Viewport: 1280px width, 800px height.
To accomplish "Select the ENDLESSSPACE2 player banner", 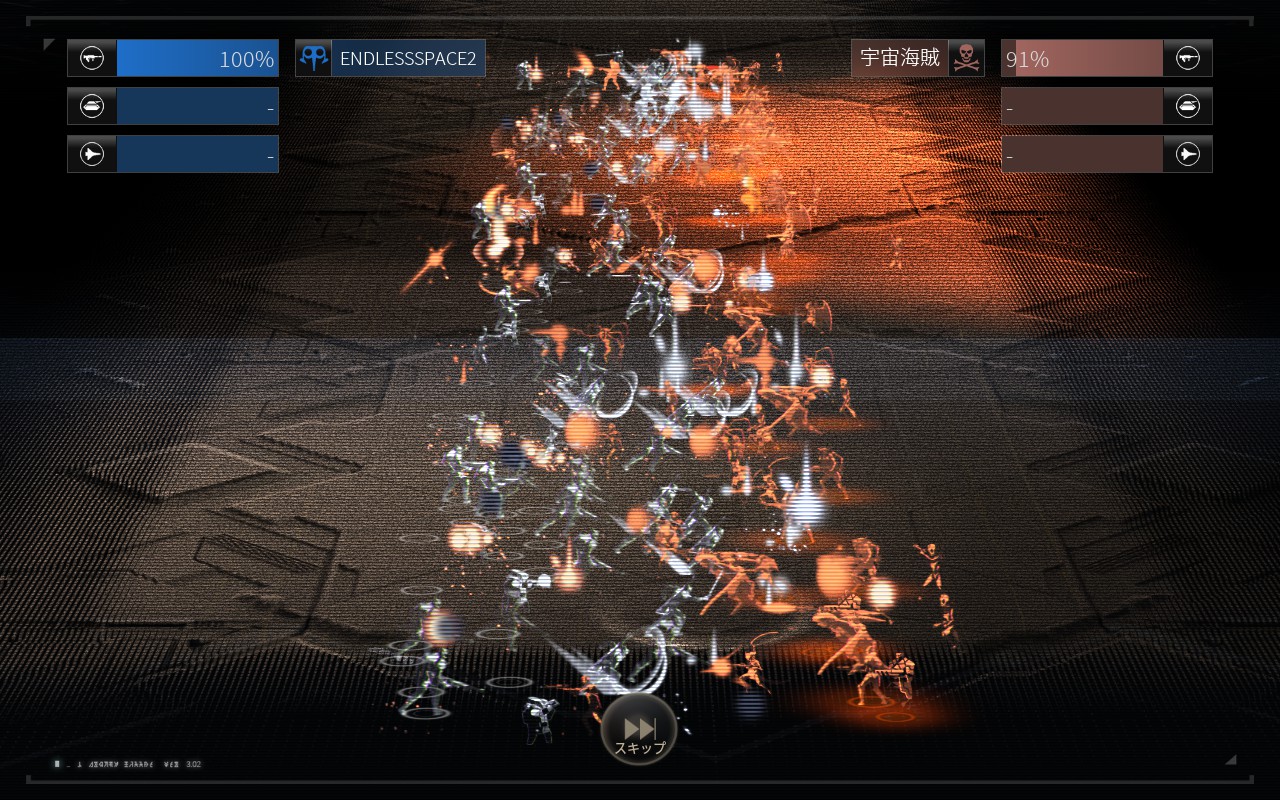I will (x=390, y=58).
